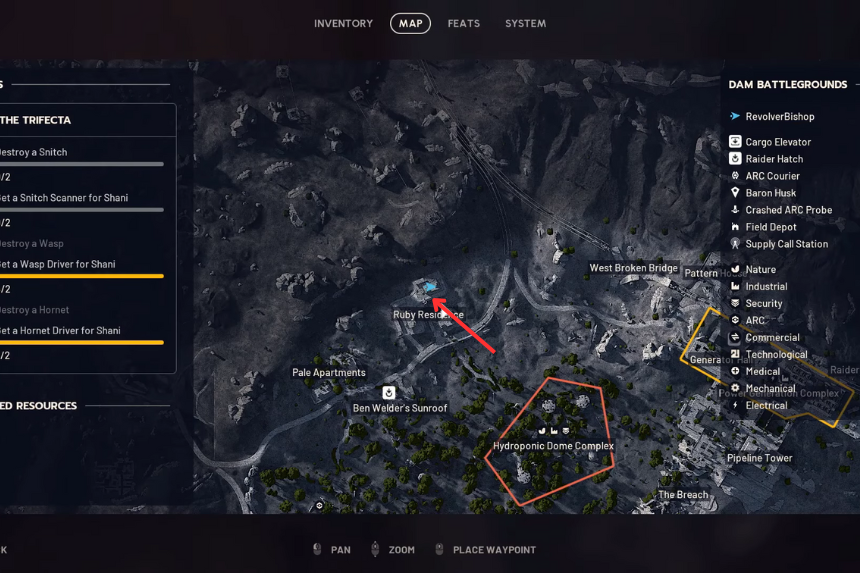This screenshot has width=860, height=573.
Task: Toggle the Nature loot category
Action: click(x=760, y=270)
